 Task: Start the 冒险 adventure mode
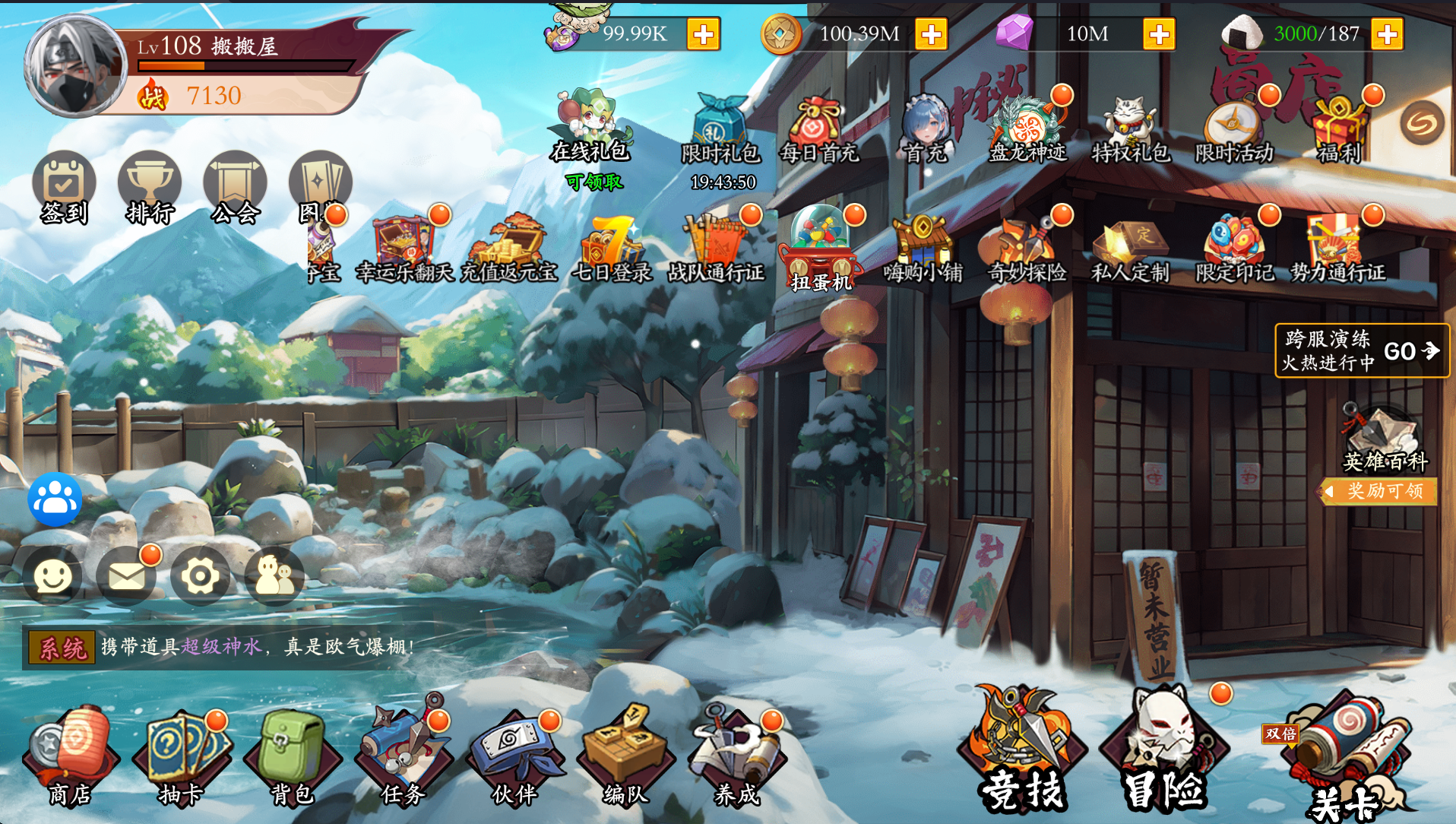pyautogui.click(x=1163, y=749)
